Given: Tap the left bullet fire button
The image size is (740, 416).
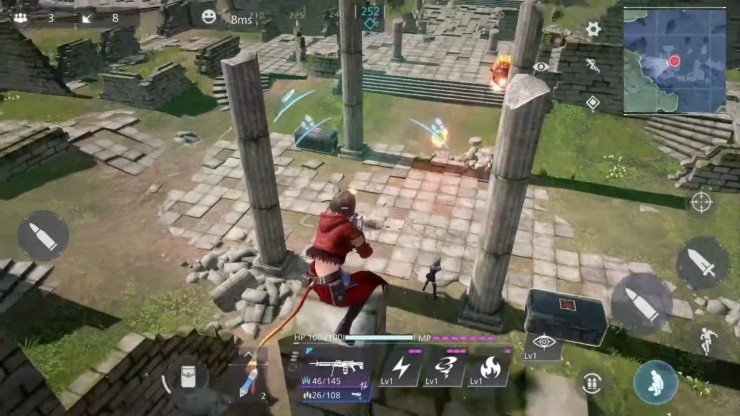Looking at the screenshot, I should point(43,236).
